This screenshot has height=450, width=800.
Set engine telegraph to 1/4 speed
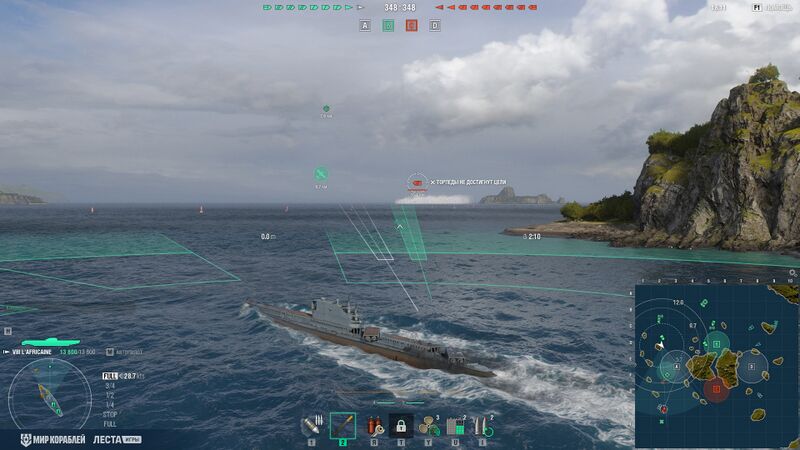click(x=109, y=403)
